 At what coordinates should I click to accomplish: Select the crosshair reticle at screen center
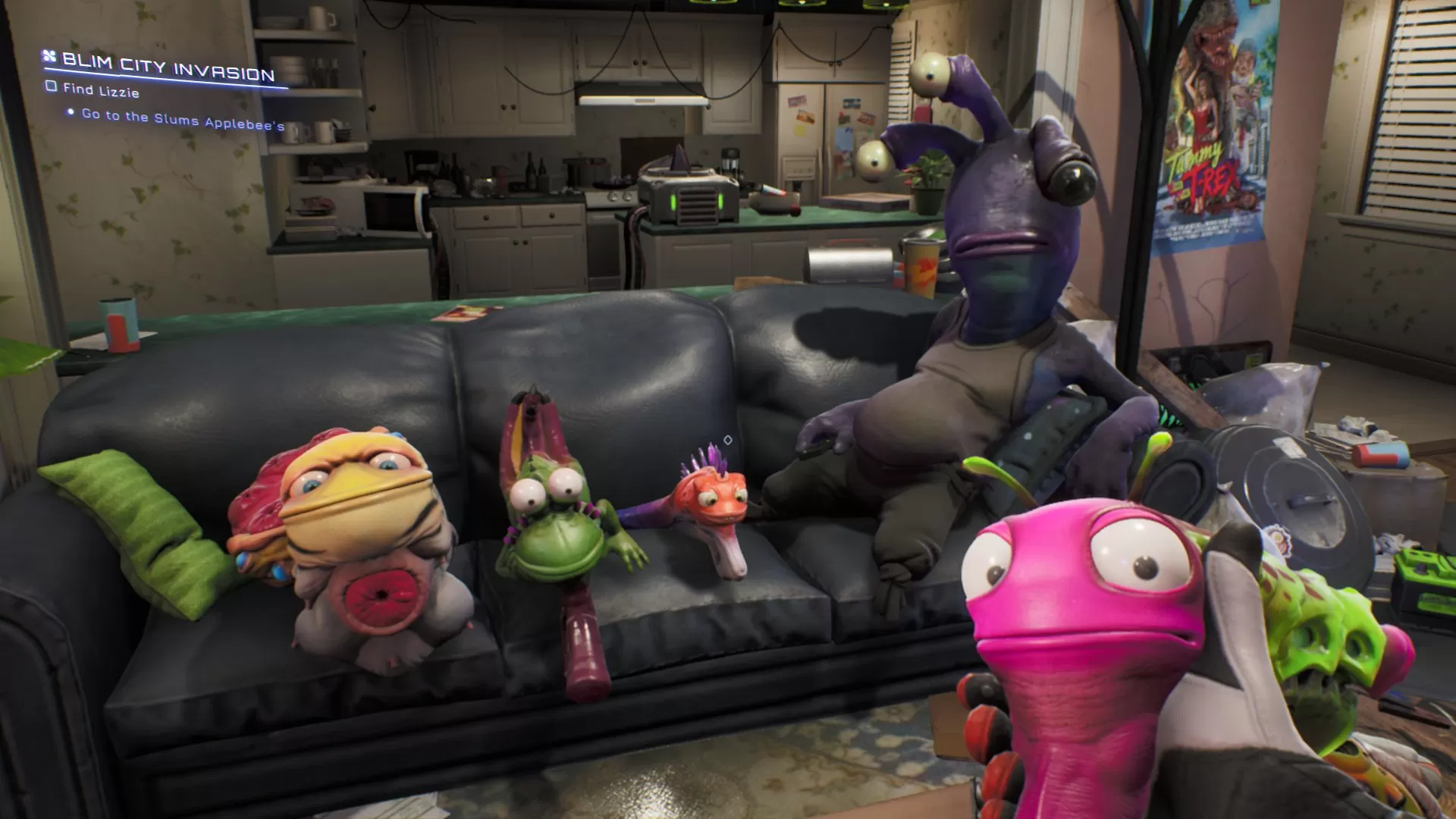pos(727,438)
